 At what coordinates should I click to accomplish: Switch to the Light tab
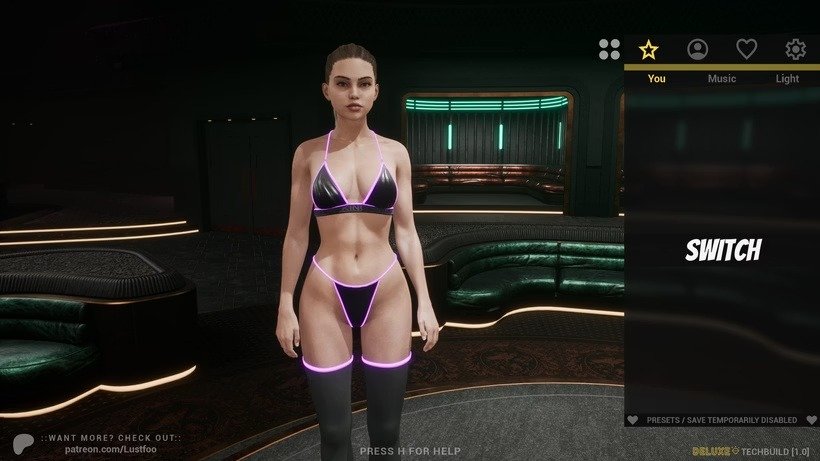(x=787, y=78)
